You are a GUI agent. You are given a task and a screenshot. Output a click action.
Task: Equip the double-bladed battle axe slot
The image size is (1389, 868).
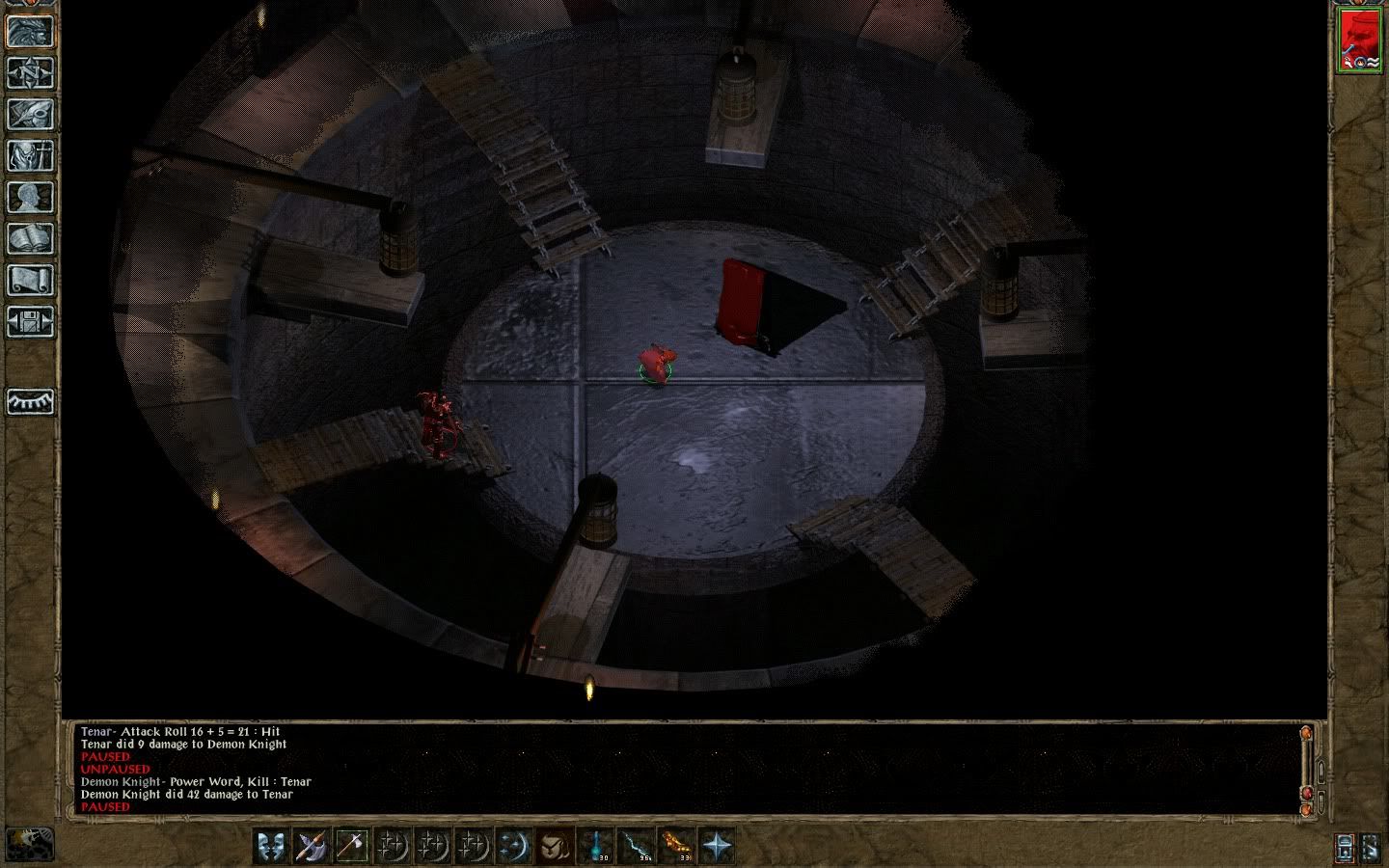313,846
